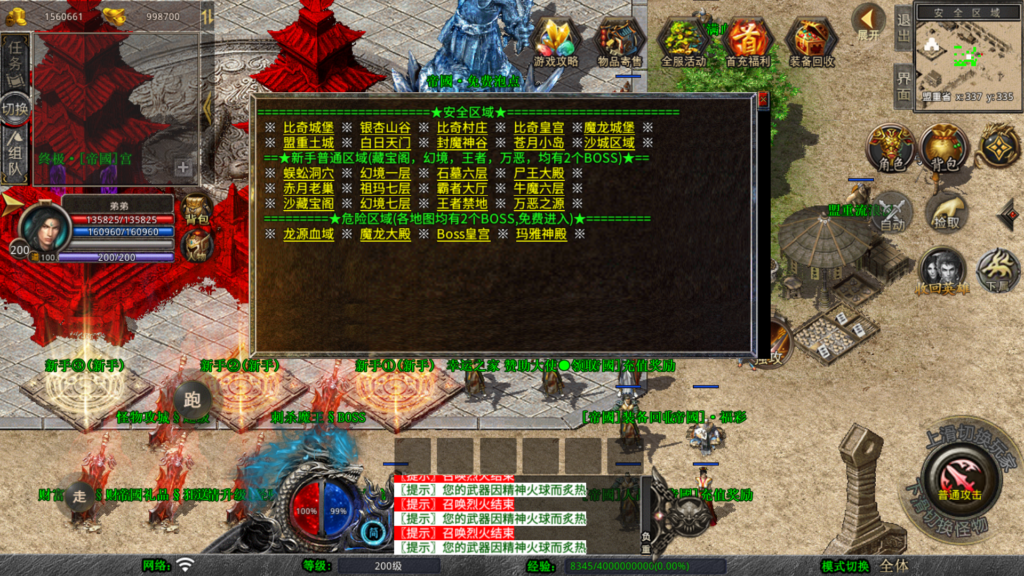Click the 展开 expand arrow button
The height and width of the screenshot is (576, 1024).
(868, 22)
